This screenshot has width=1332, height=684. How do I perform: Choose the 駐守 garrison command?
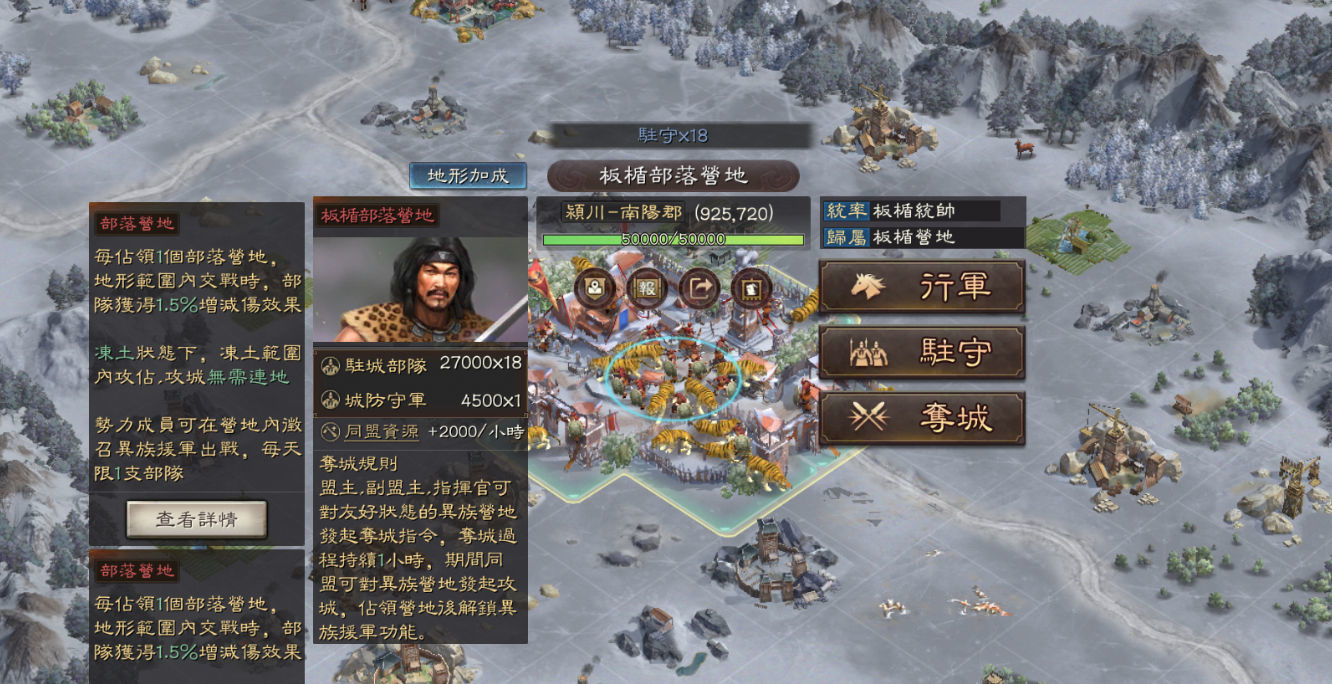pos(921,352)
